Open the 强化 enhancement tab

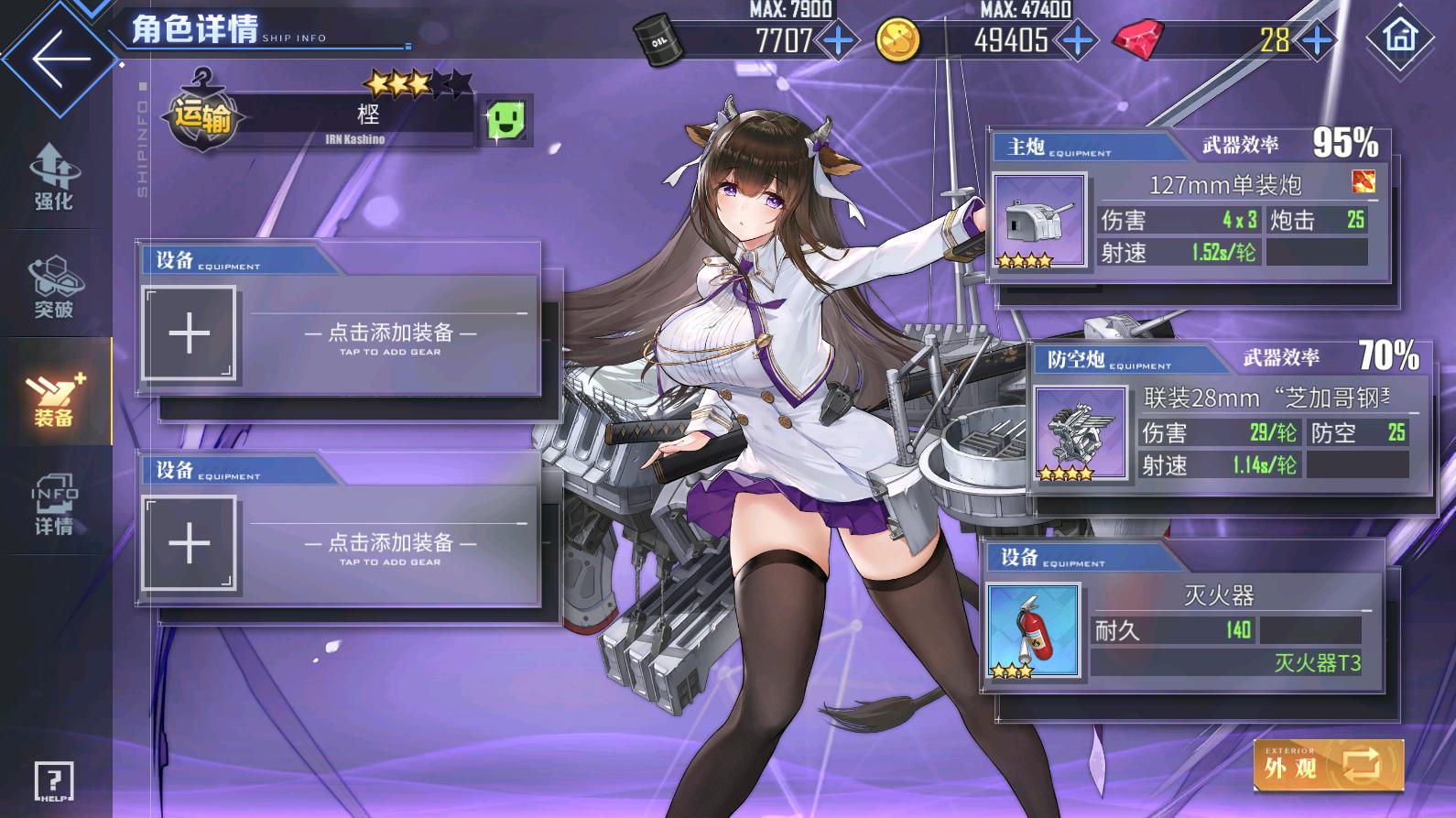pyautogui.click(x=54, y=177)
